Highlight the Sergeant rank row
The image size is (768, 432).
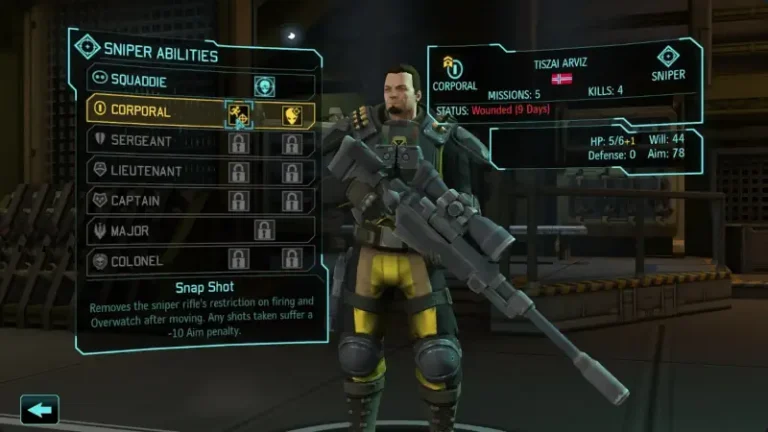point(150,143)
